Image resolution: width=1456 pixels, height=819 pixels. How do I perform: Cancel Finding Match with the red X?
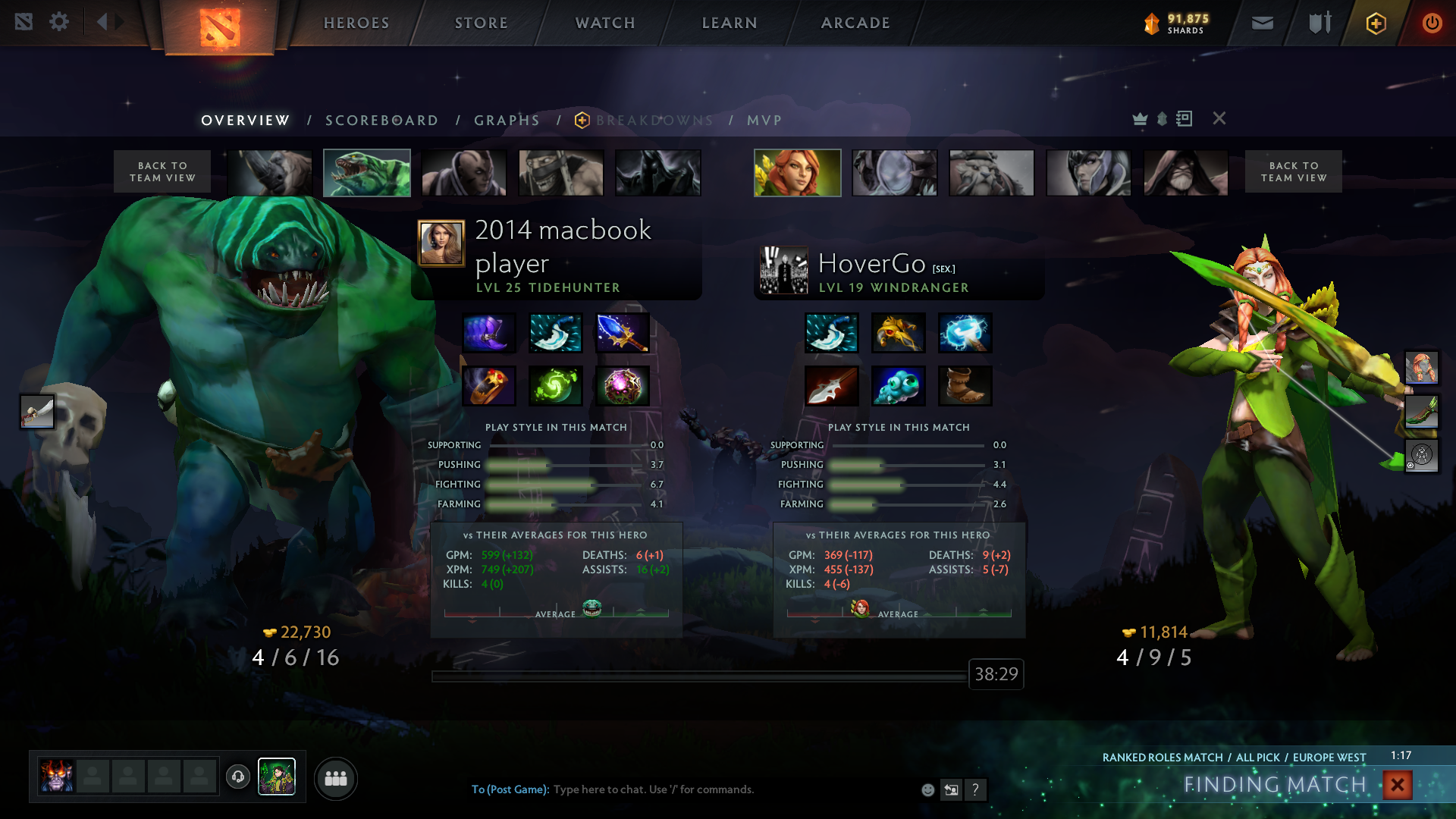coord(1397,785)
